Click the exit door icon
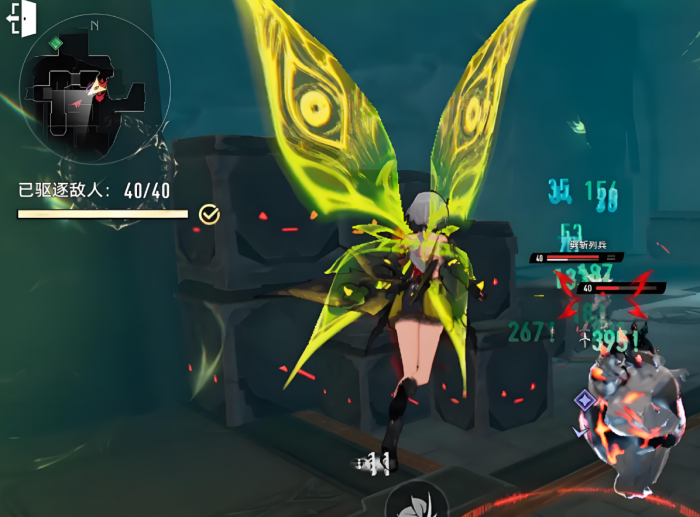The image size is (700, 517). pos(22,20)
